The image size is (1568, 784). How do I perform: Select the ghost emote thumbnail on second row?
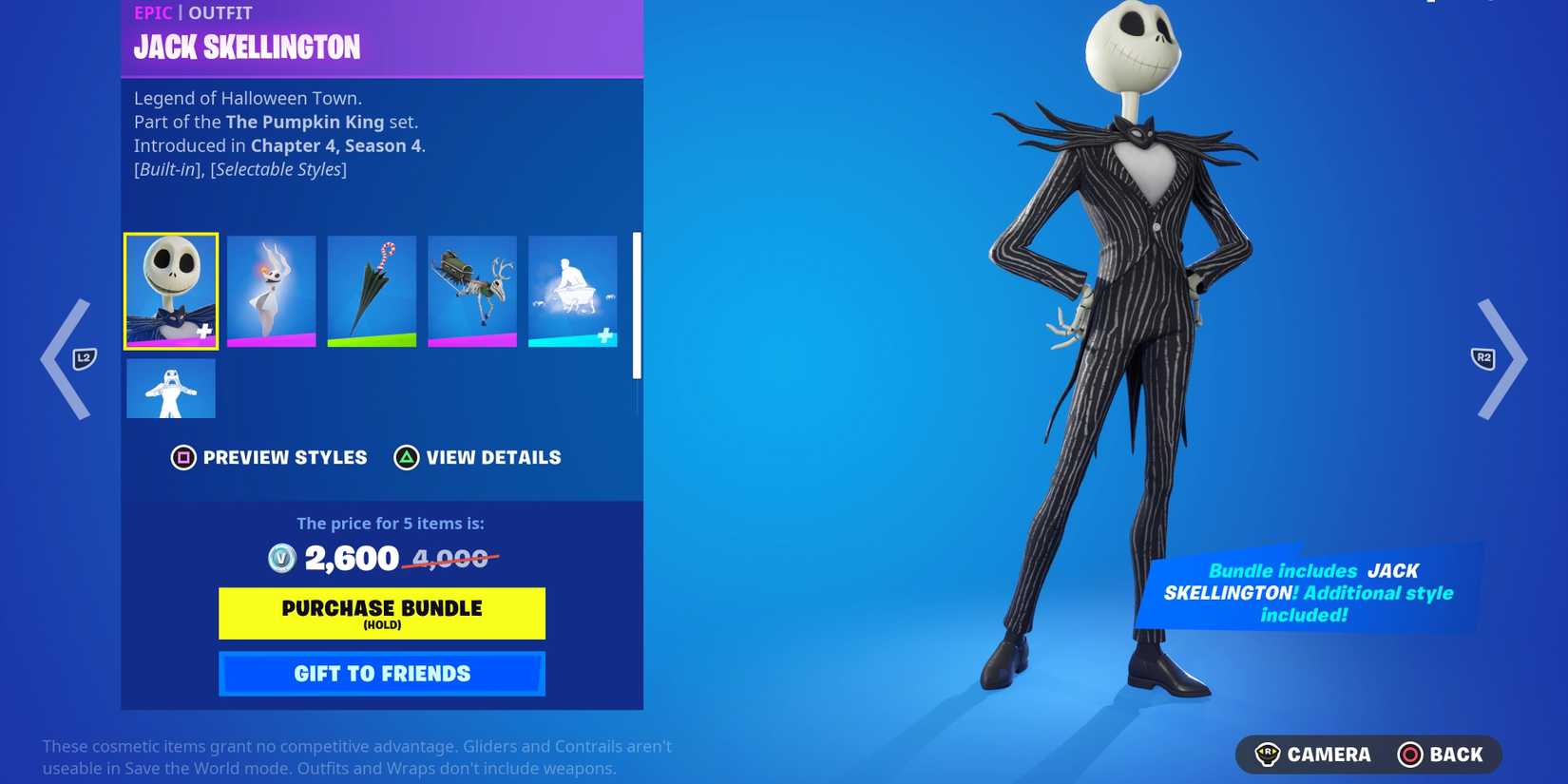170,388
